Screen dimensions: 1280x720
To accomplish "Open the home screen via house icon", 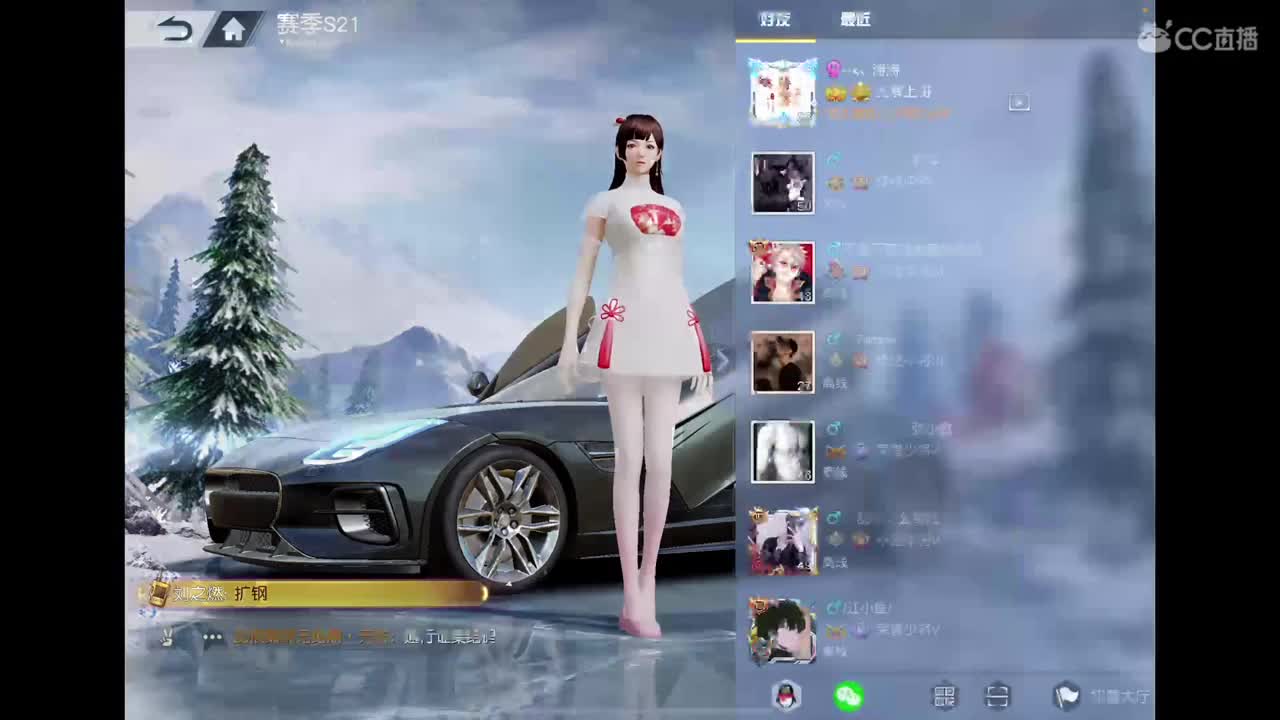I will 232,26.
